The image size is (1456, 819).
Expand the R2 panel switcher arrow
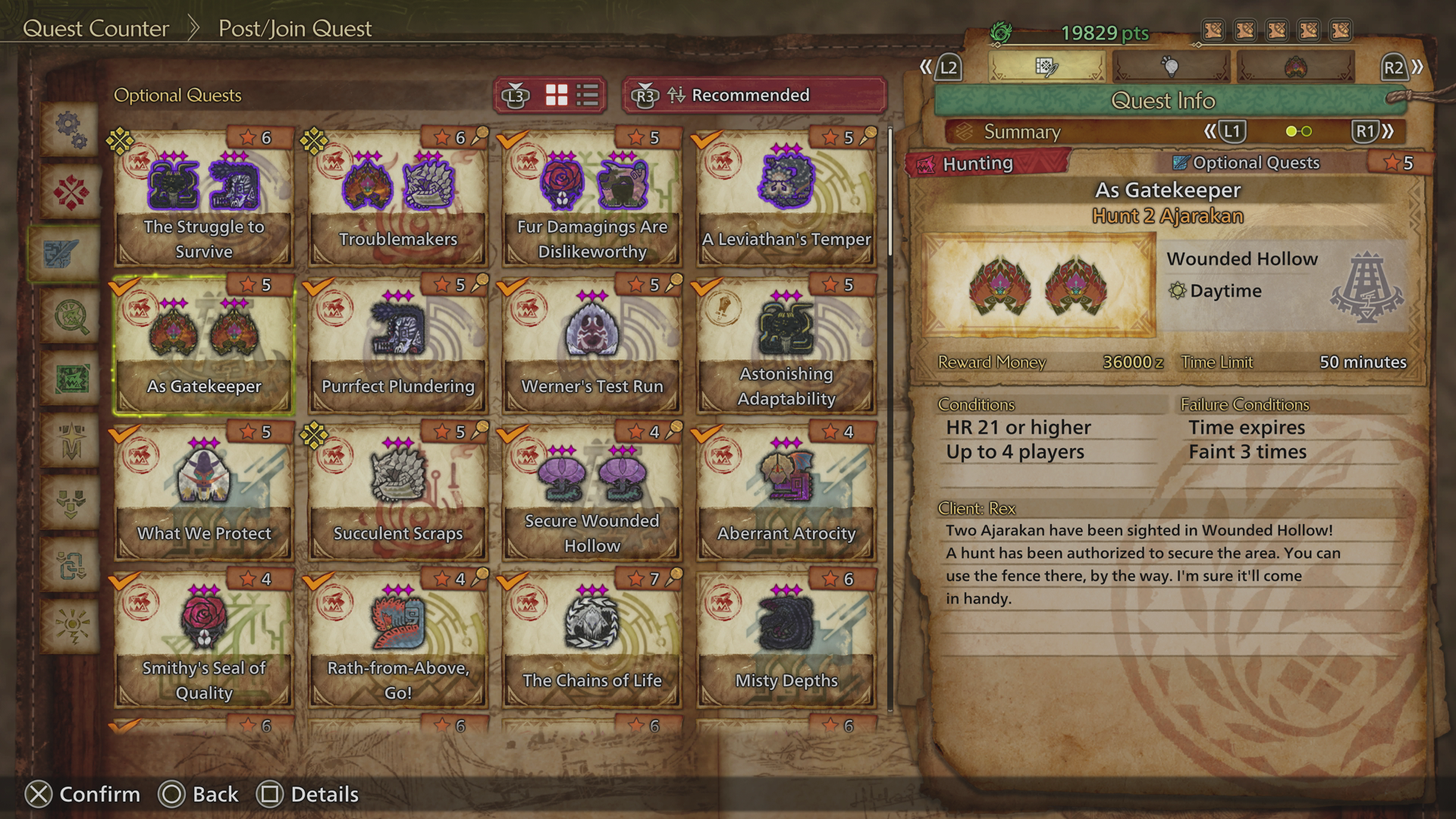(x=1417, y=67)
